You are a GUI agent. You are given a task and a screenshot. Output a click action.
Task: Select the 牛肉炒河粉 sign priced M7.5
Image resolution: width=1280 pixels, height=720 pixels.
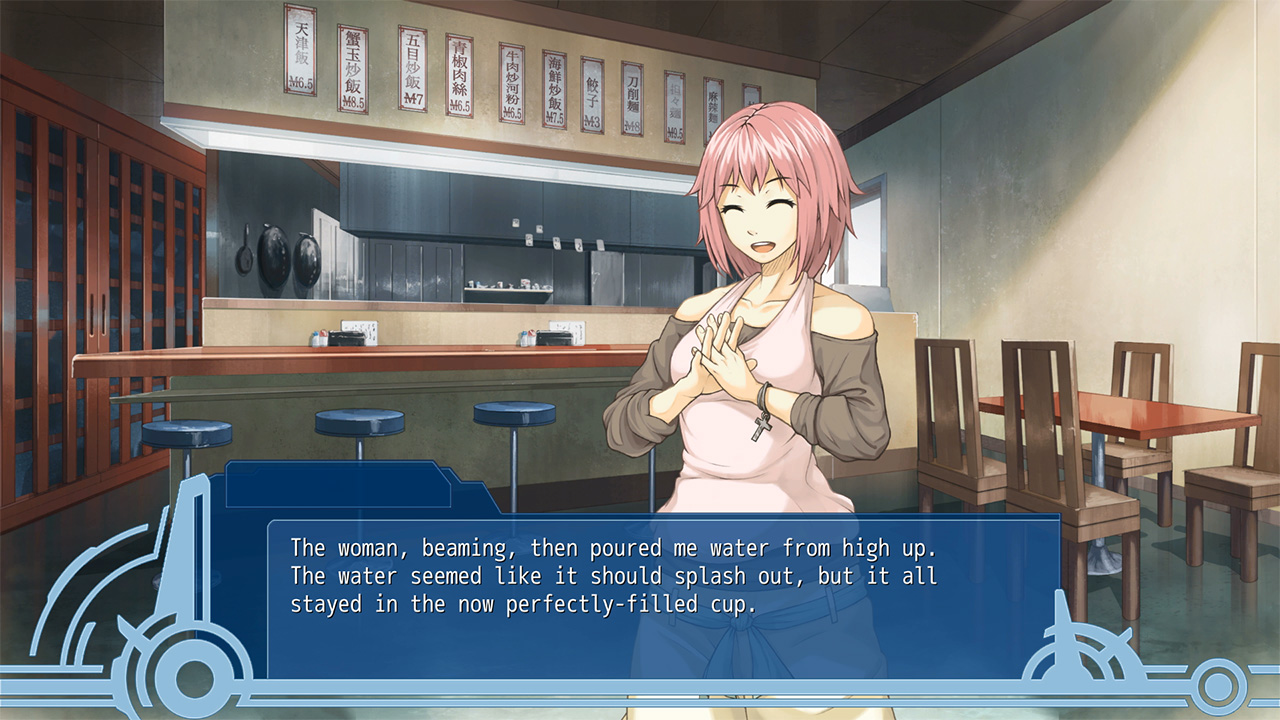pos(511,80)
